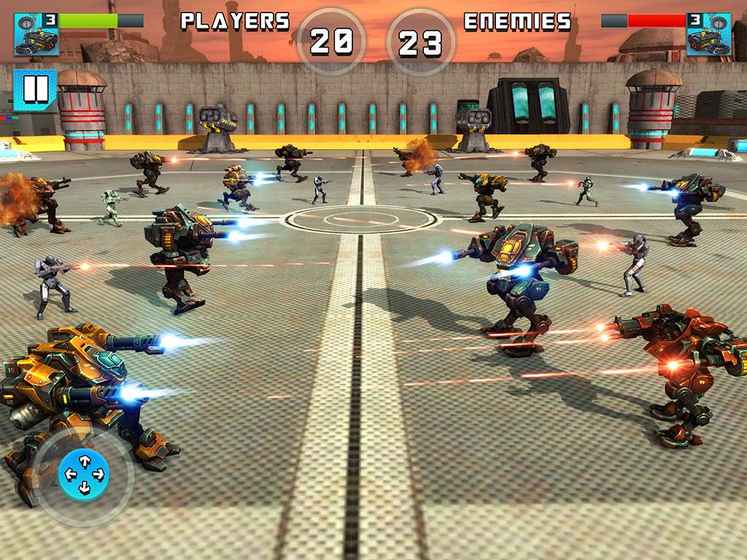Select the player team mech portrait

[35, 33]
